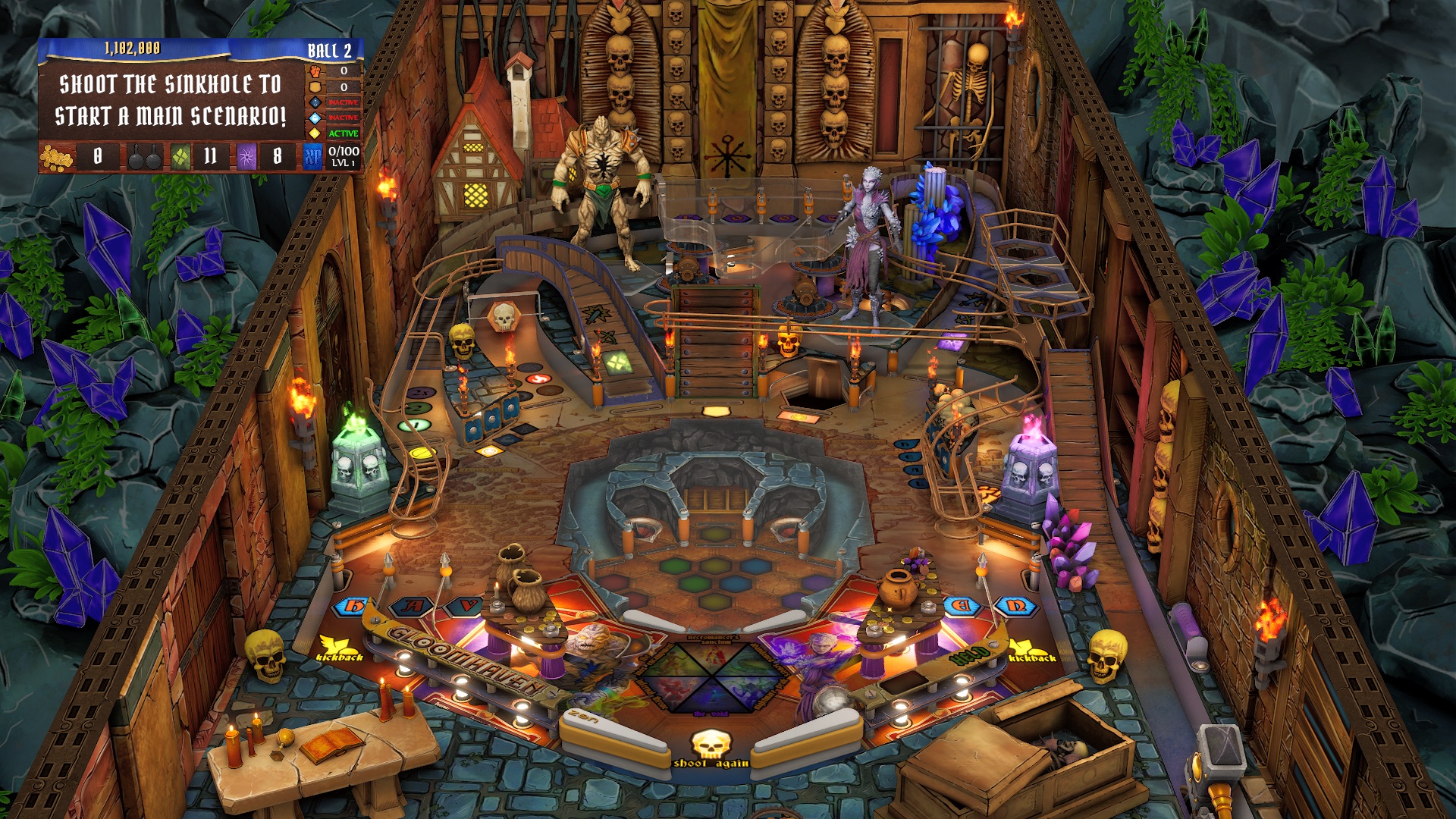Click the orange fist status icon
The height and width of the screenshot is (819, 1456).
click(314, 72)
